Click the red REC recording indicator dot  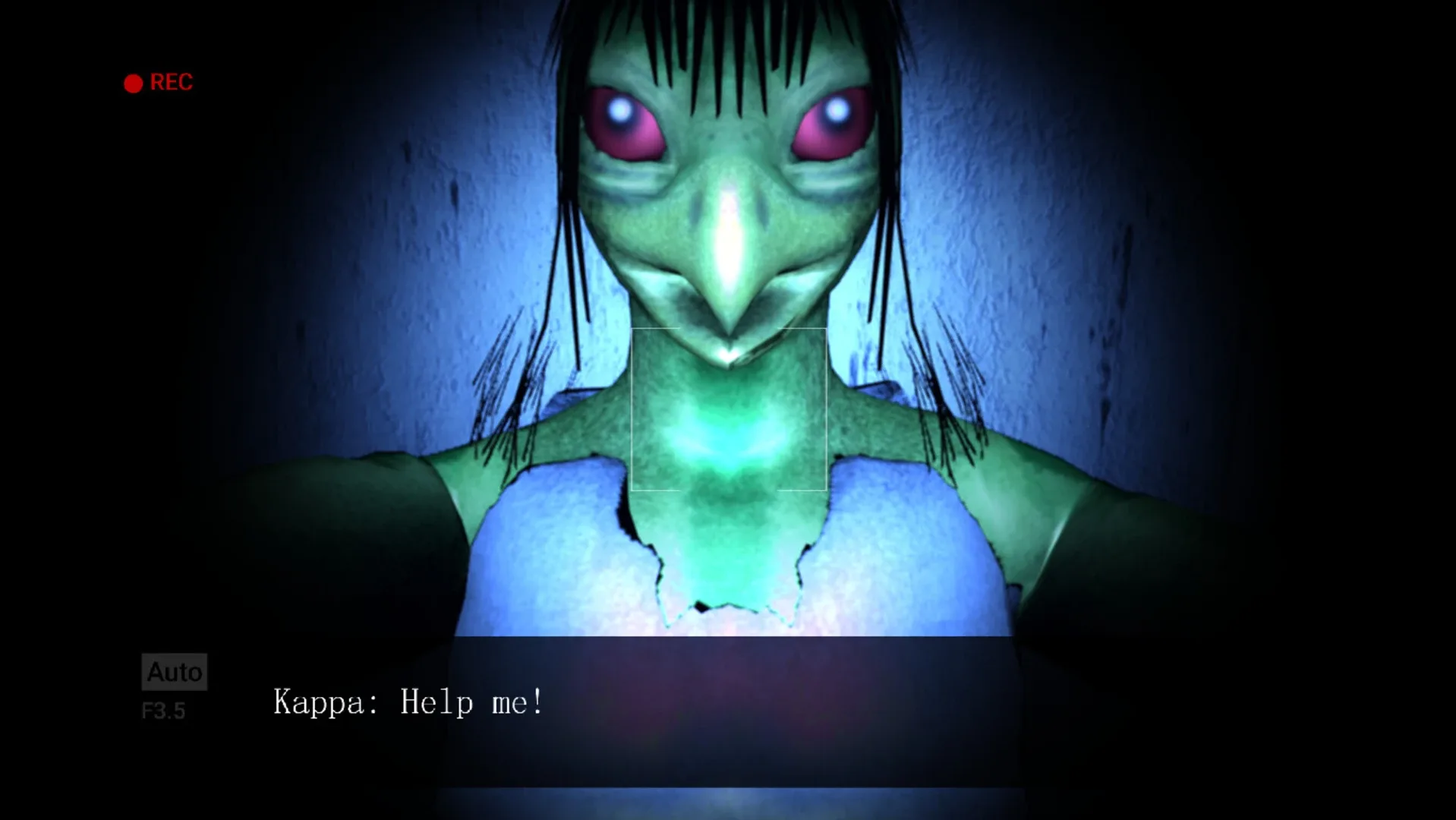click(133, 82)
